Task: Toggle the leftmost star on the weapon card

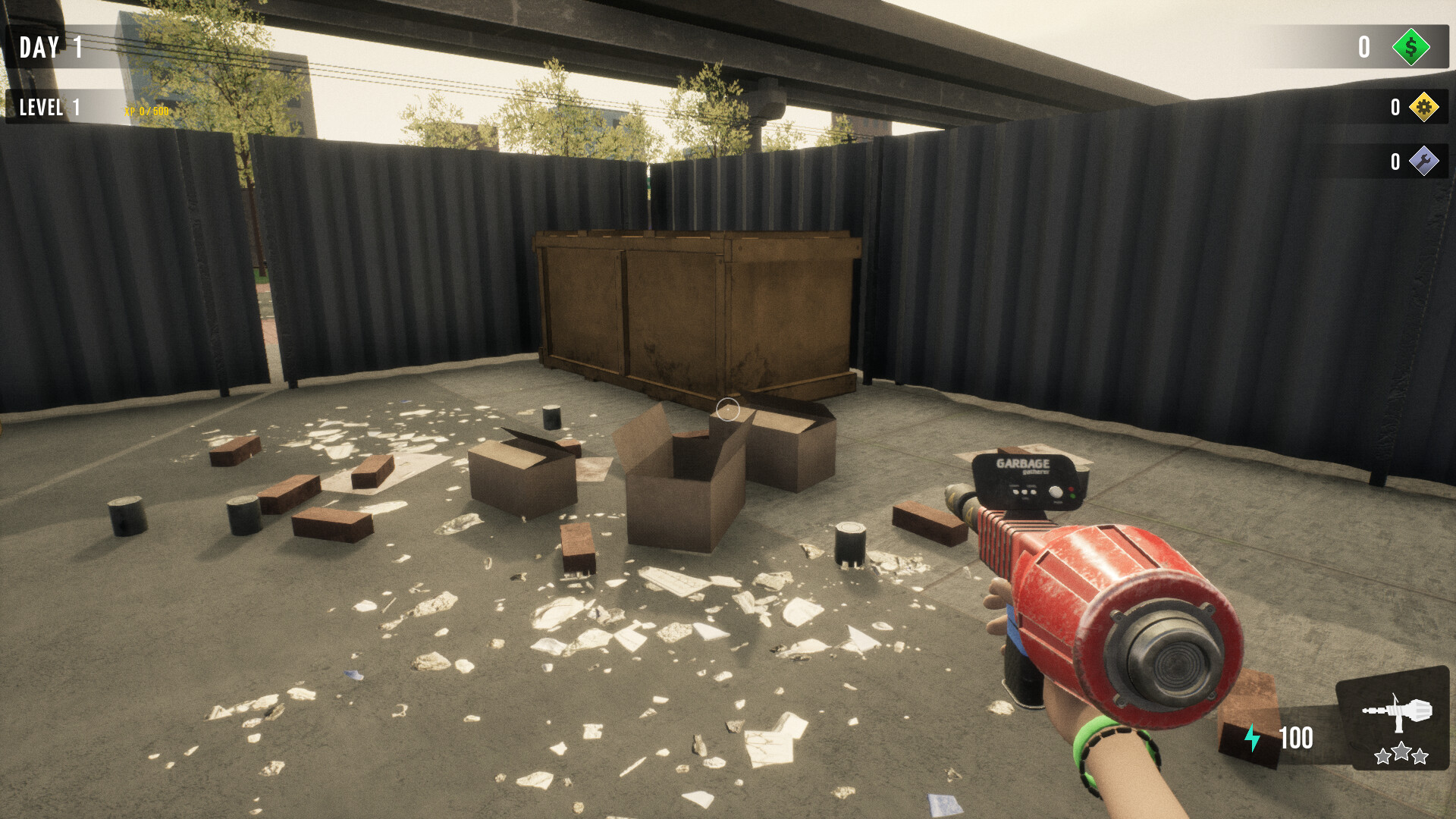Action: tap(1382, 756)
